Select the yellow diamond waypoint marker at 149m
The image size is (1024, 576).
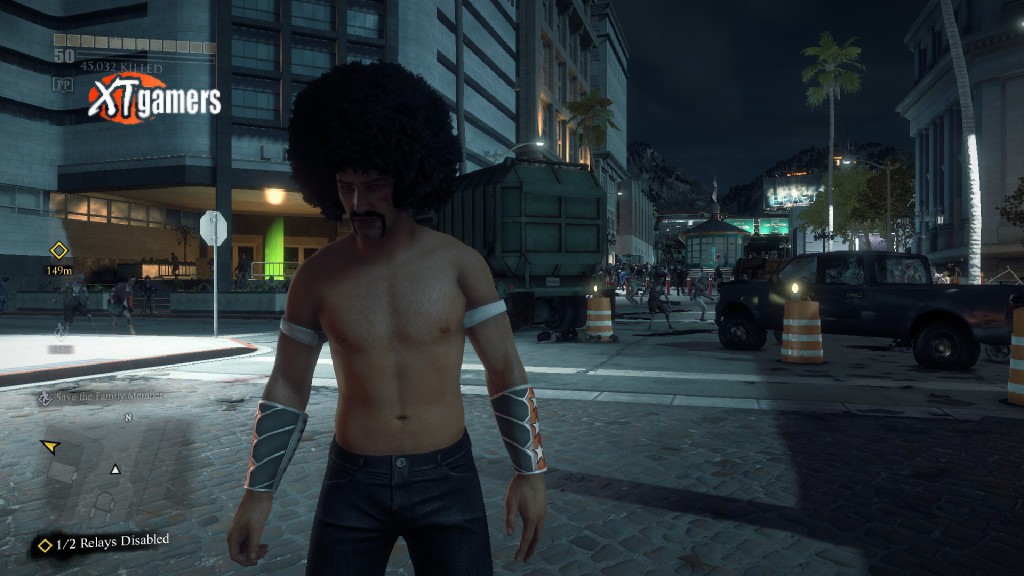59,250
